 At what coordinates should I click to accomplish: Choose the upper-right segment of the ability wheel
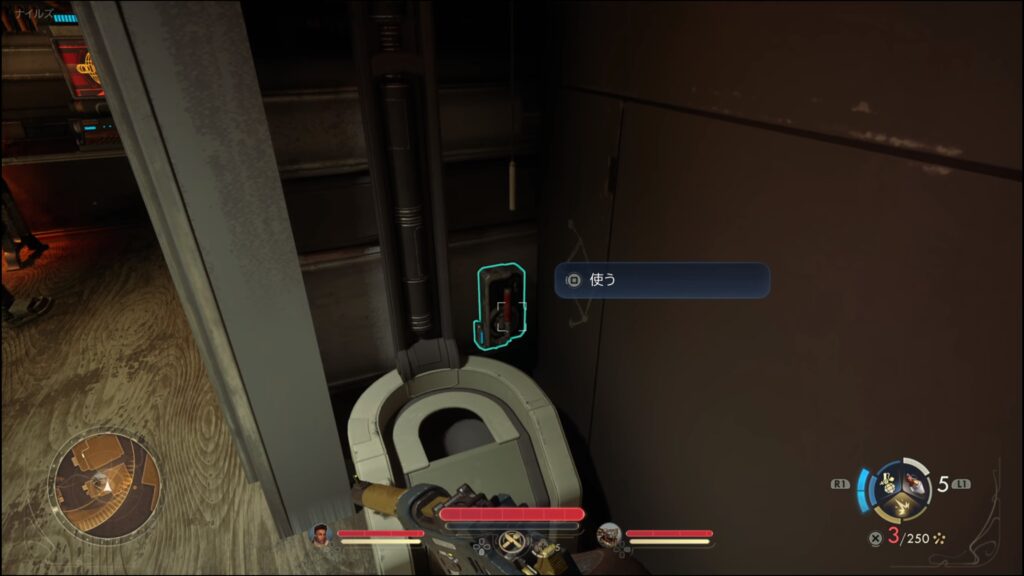(x=912, y=480)
